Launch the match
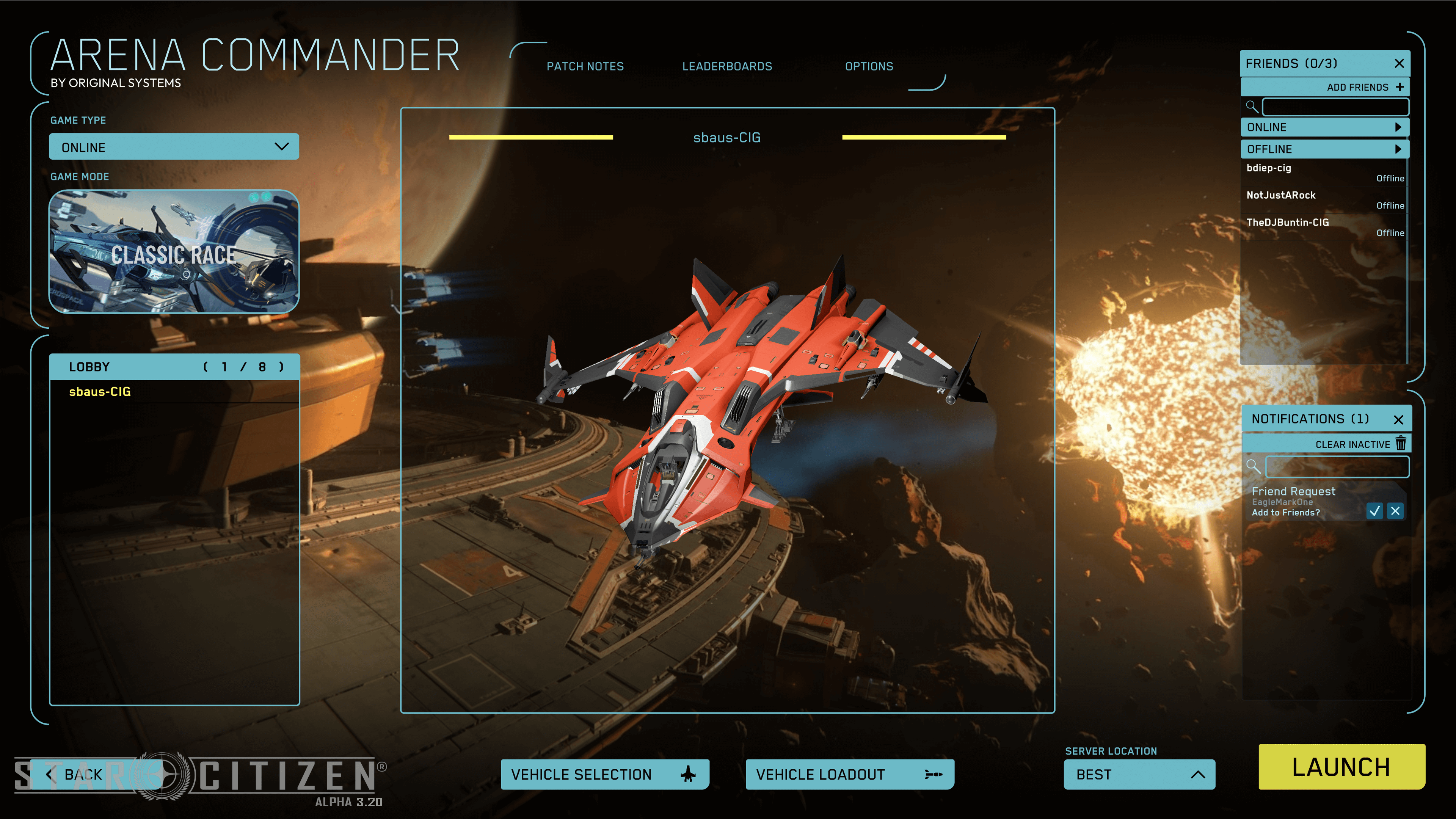This screenshot has width=1456, height=819. [1341, 767]
